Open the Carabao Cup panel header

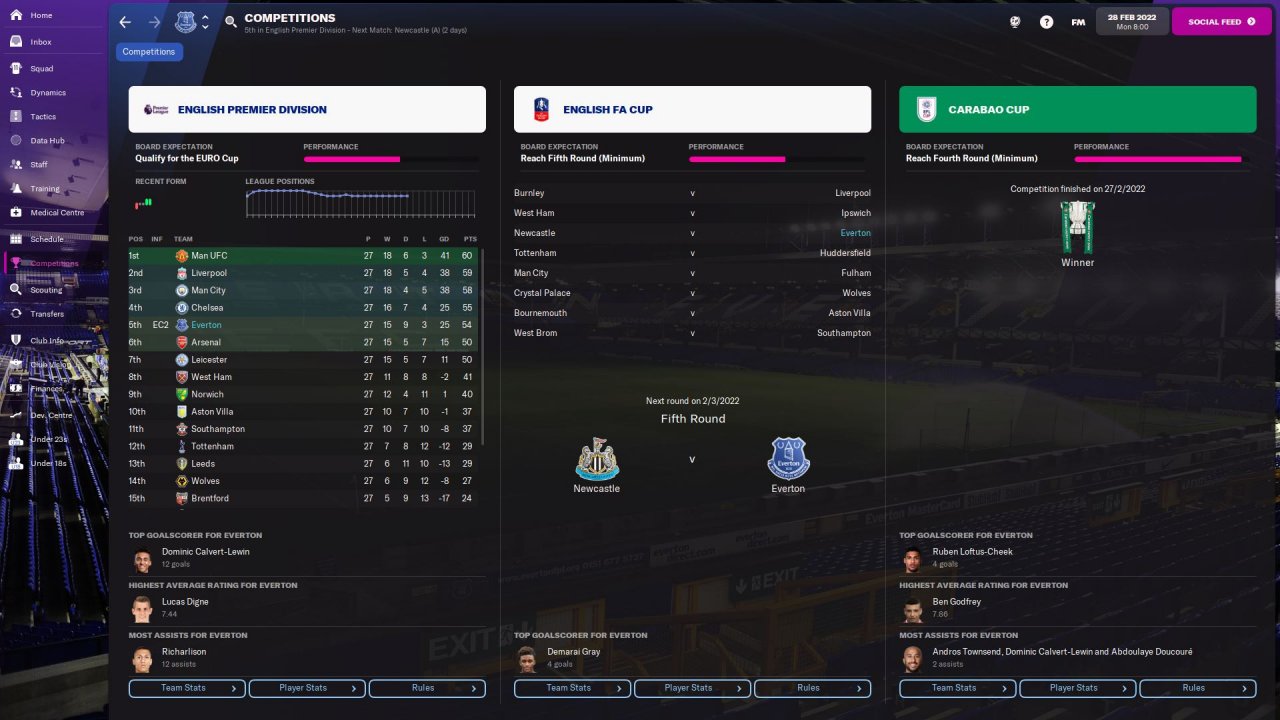pos(1077,110)
